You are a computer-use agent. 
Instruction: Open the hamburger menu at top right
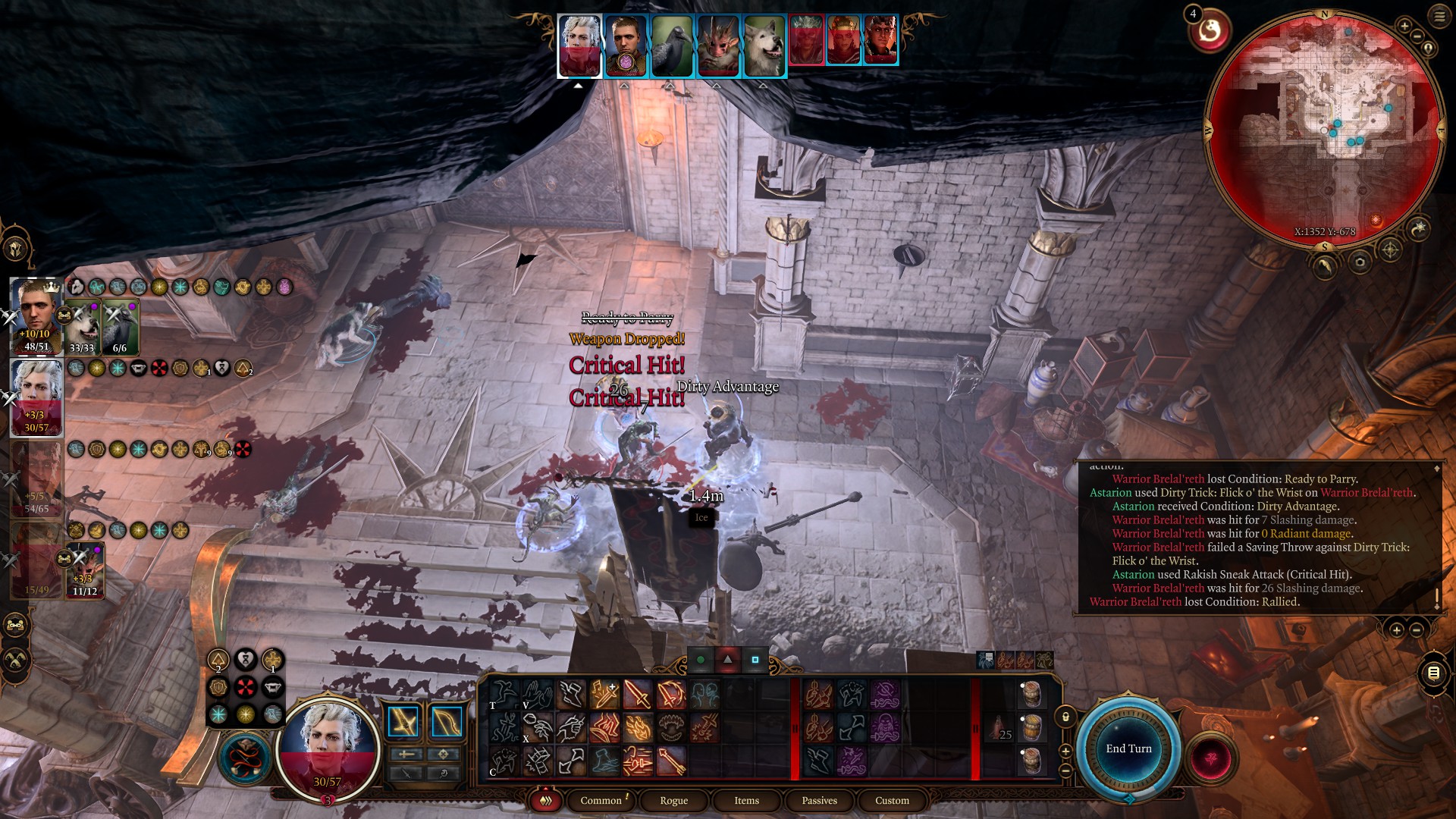click(1439, 17)
